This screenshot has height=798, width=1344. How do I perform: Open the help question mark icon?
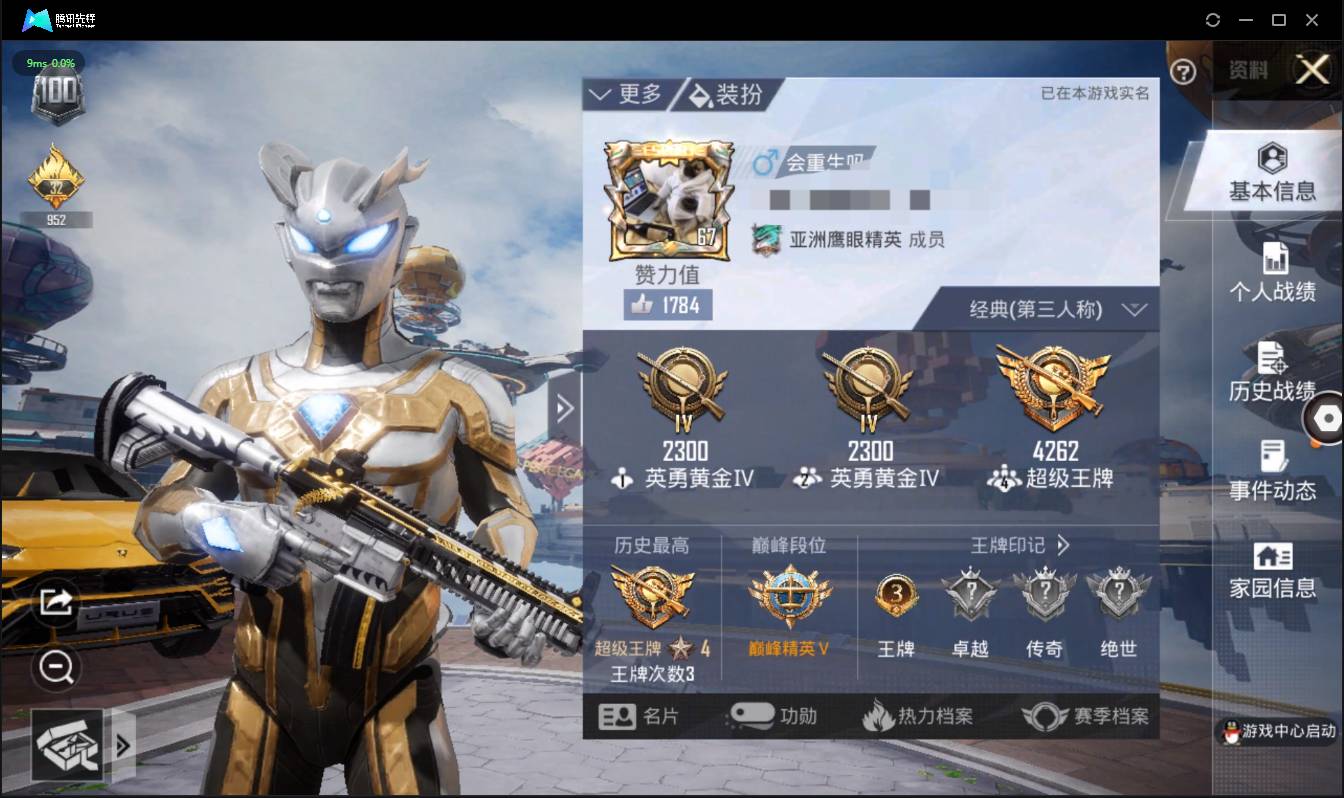(1183, 72)
